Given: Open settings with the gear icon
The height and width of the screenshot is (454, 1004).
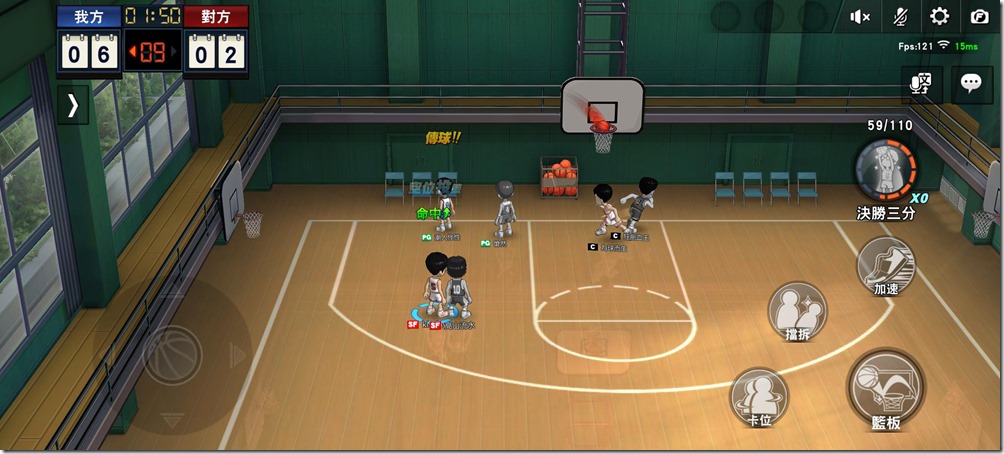Looking at the screenshot, I should [939, 16].
